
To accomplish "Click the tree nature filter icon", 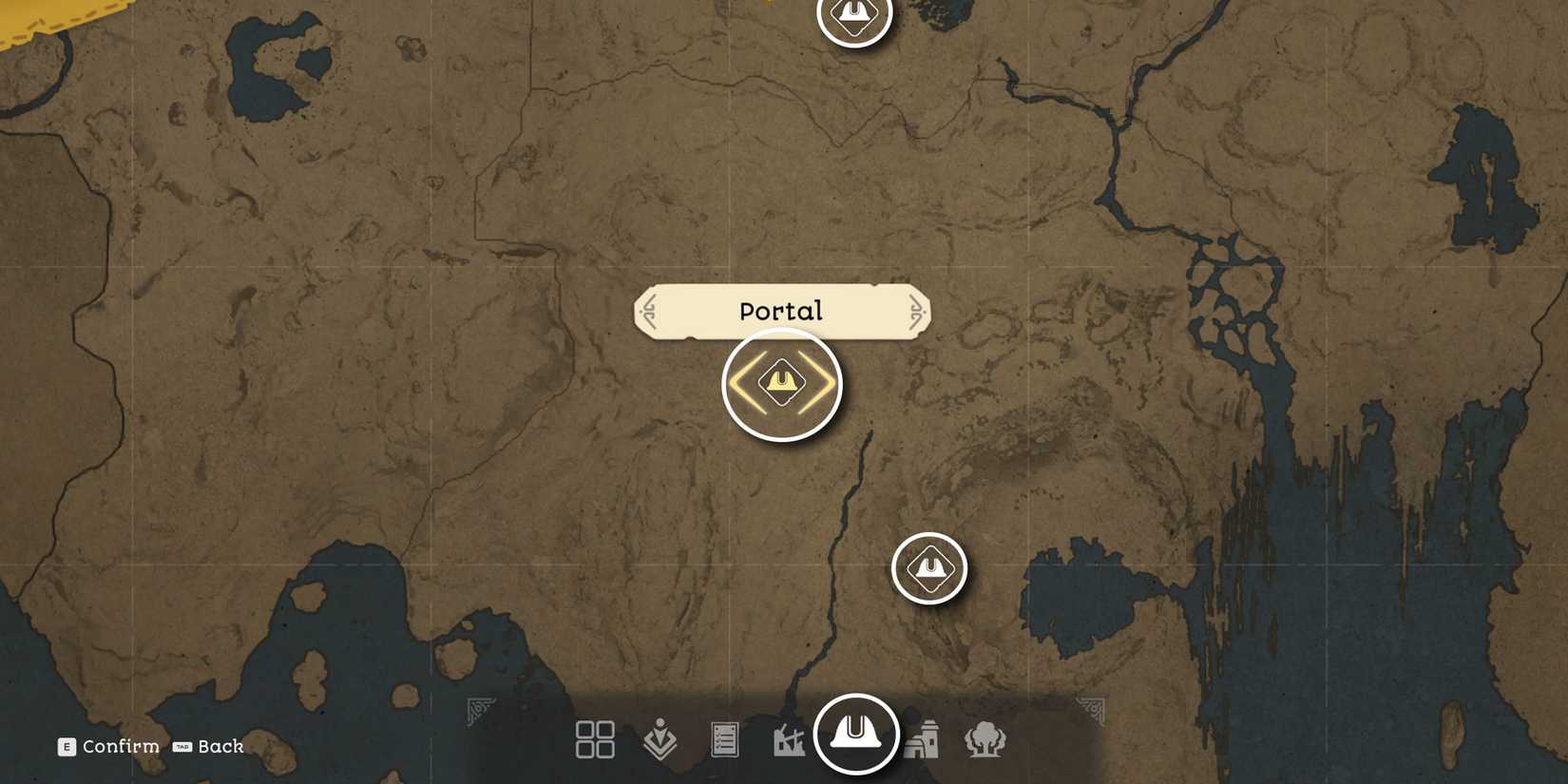I will pos(985,737).
